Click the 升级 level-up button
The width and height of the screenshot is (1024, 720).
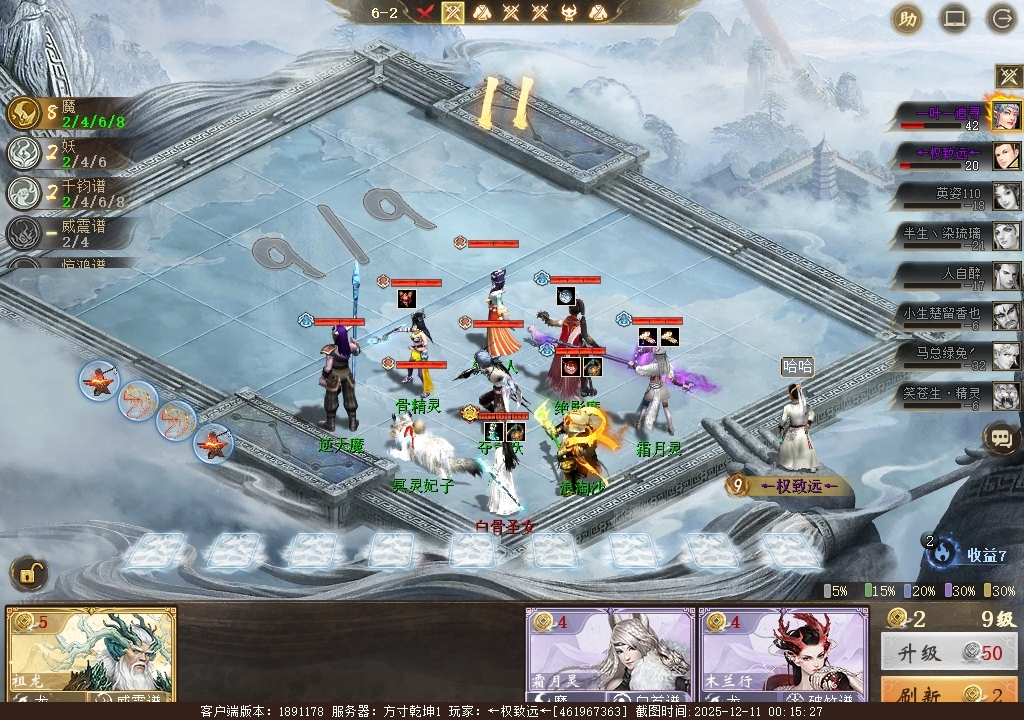[949, 653]
